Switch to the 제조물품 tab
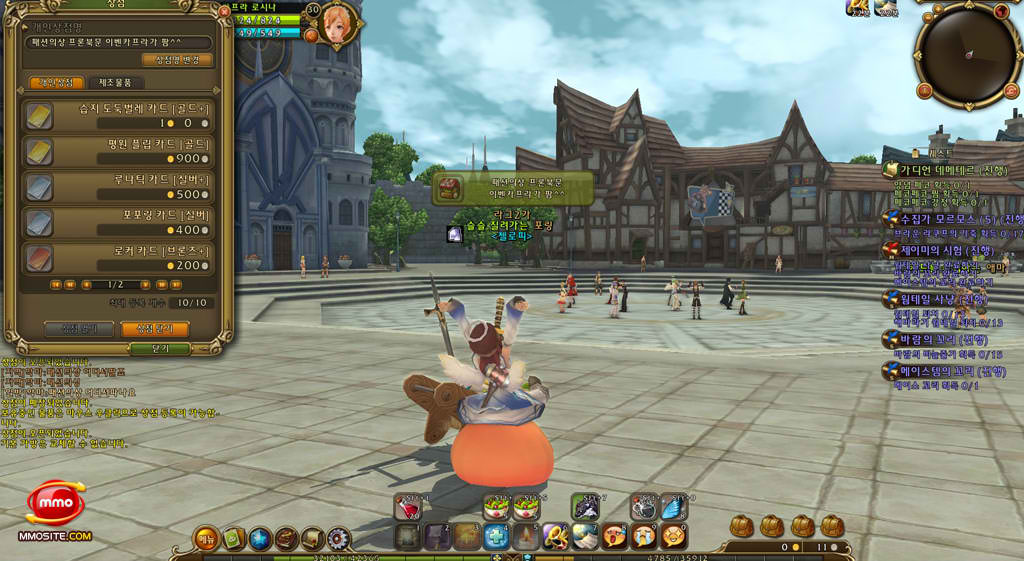 point(116,83)
